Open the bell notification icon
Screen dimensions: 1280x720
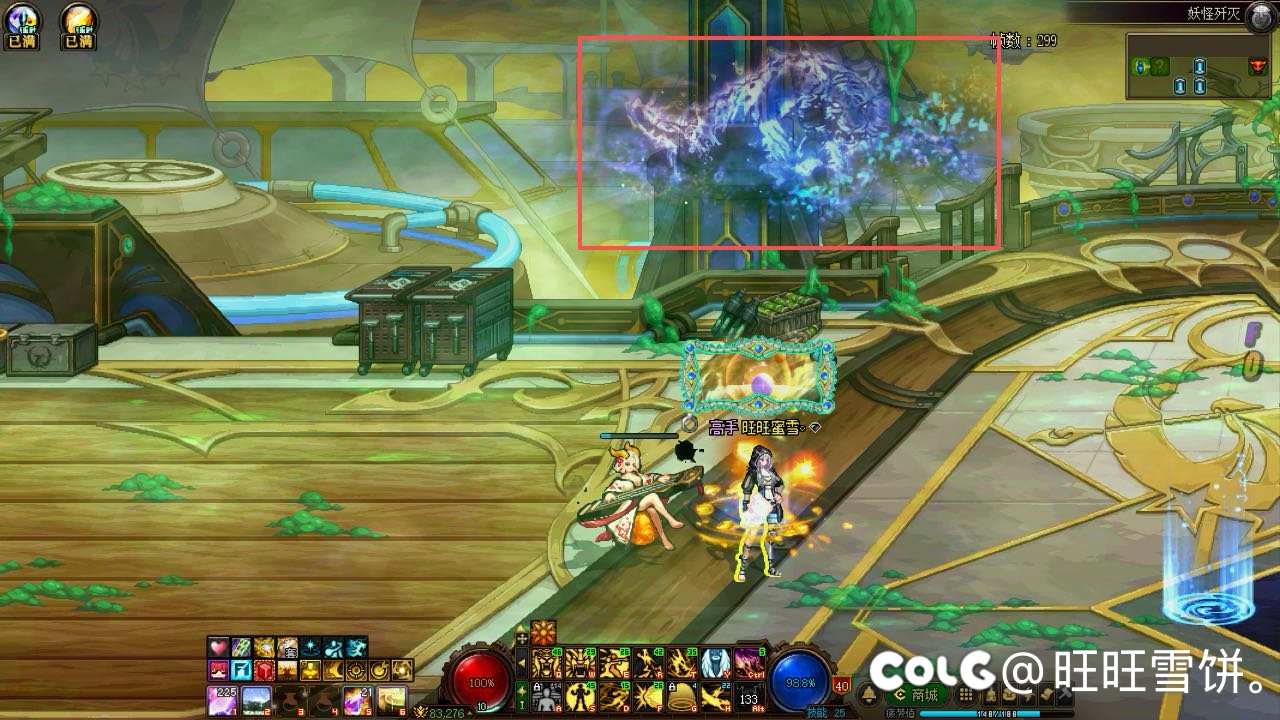pyautogui.click(x=869, y=695)
